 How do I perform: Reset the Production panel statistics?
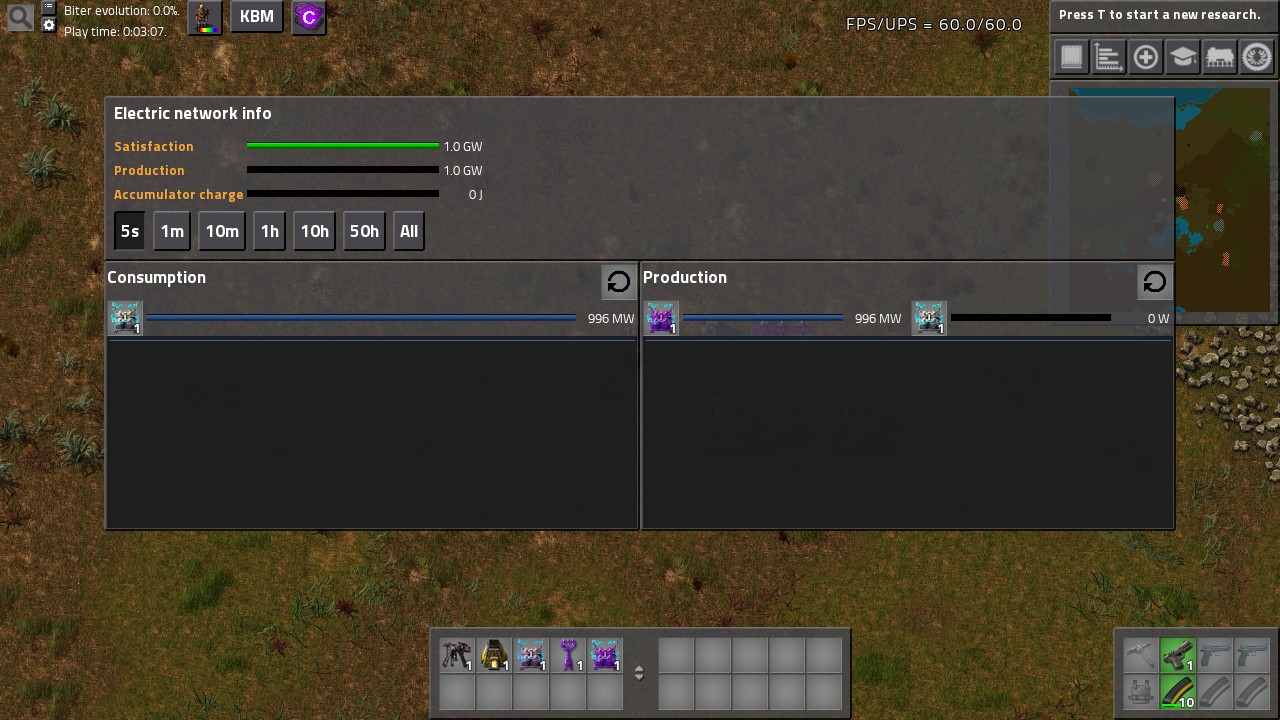click(1155, 282)
